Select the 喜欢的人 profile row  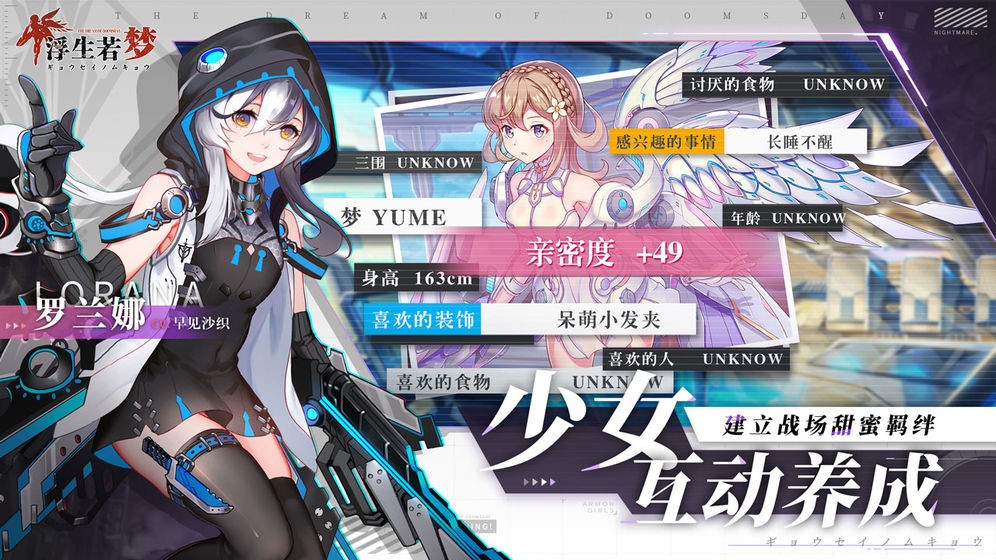(x=694, y=357)
